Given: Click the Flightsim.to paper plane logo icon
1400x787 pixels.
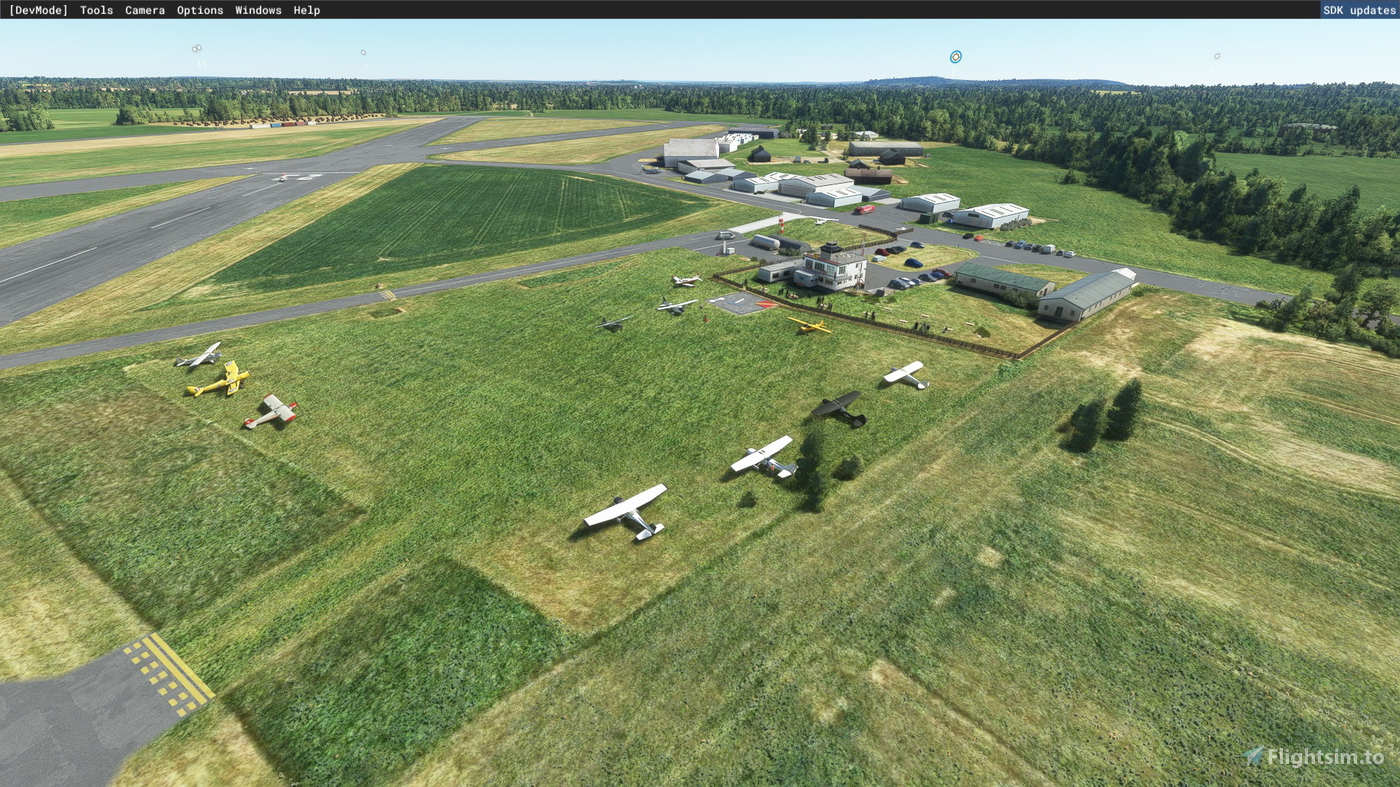Looking at the screenshot, I should click(x=1252, y=758).
